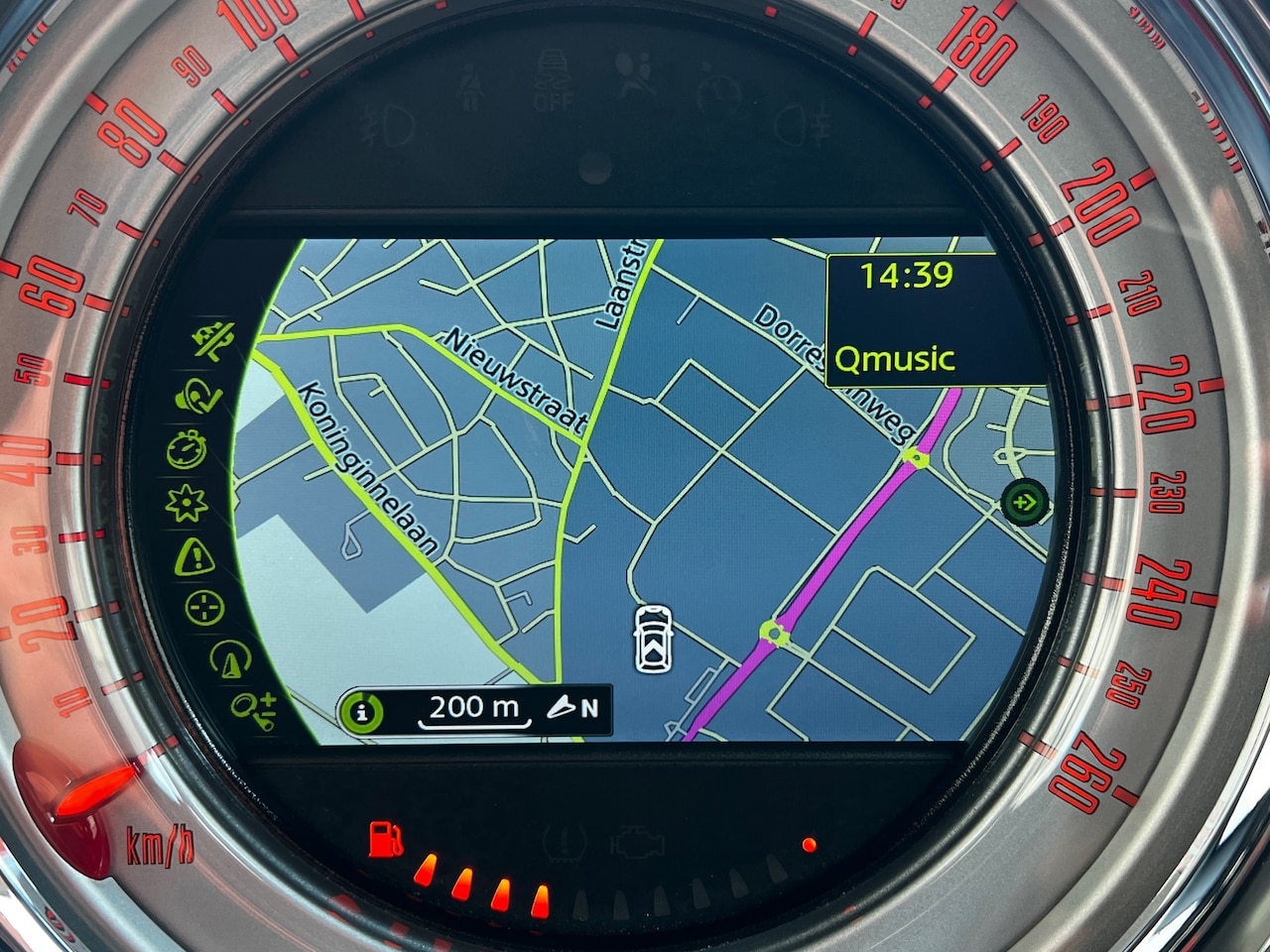Screen dimensions: 1270x952
Task: Activate the crosshair map icon
Action: pos(204,608)
